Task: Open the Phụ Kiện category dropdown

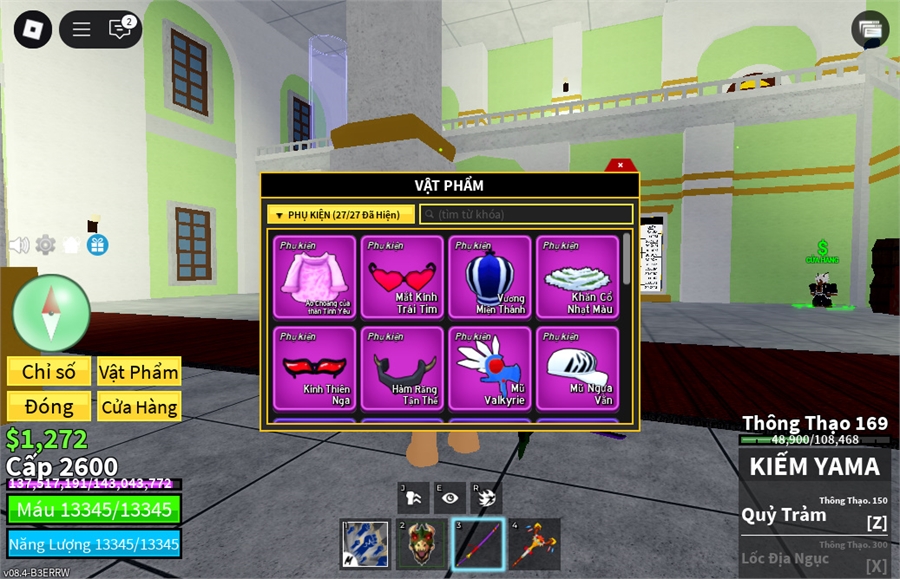Action: pyautogui.click(x=340, y=215)
